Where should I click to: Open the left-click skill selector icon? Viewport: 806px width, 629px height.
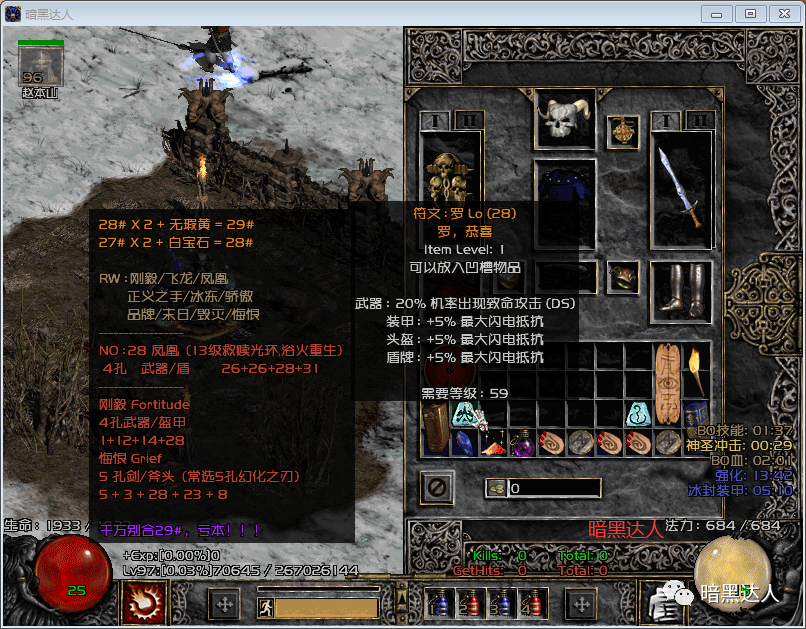tap(143, 603)
